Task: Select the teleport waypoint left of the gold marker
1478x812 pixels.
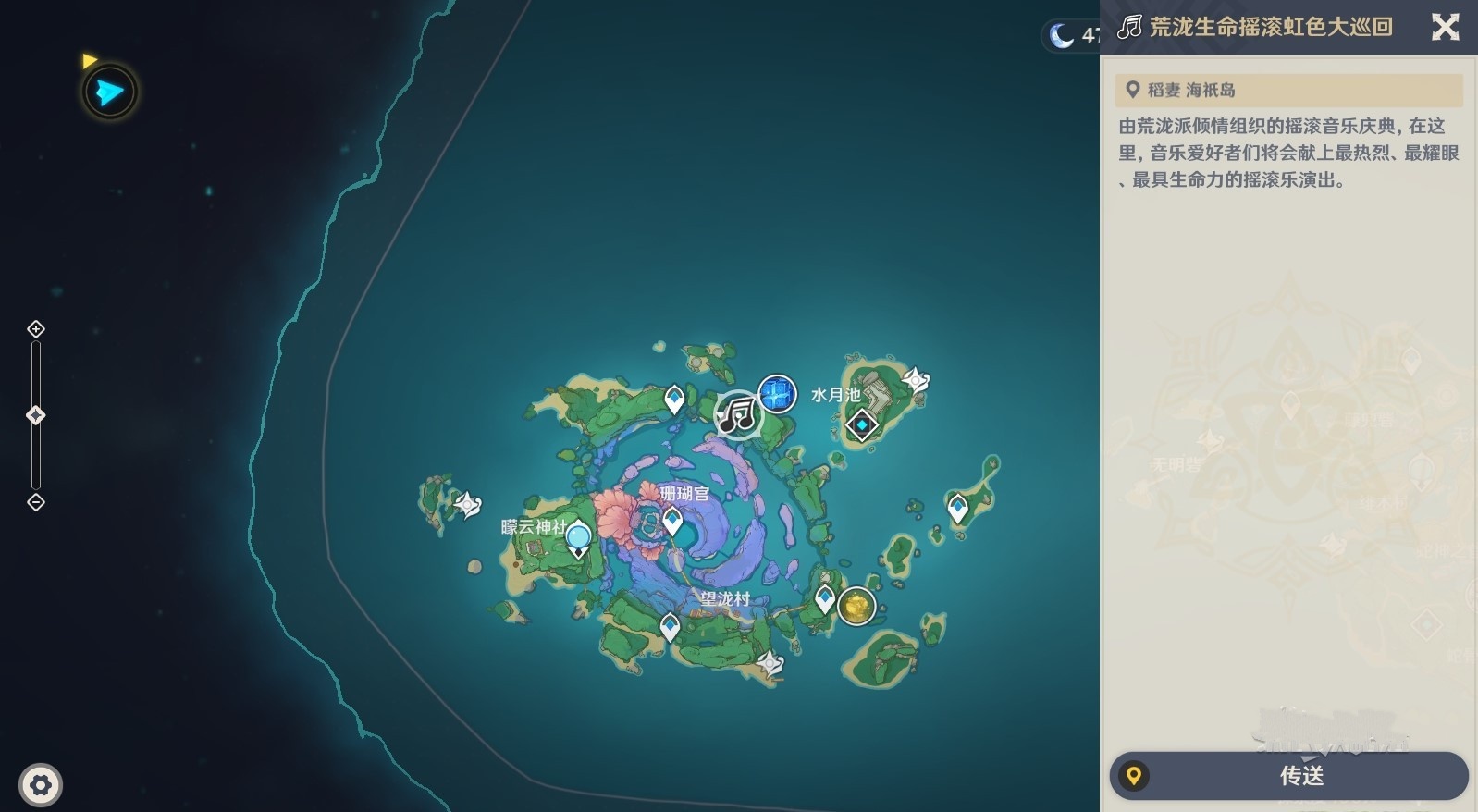Action: click(x=824, y=599)
